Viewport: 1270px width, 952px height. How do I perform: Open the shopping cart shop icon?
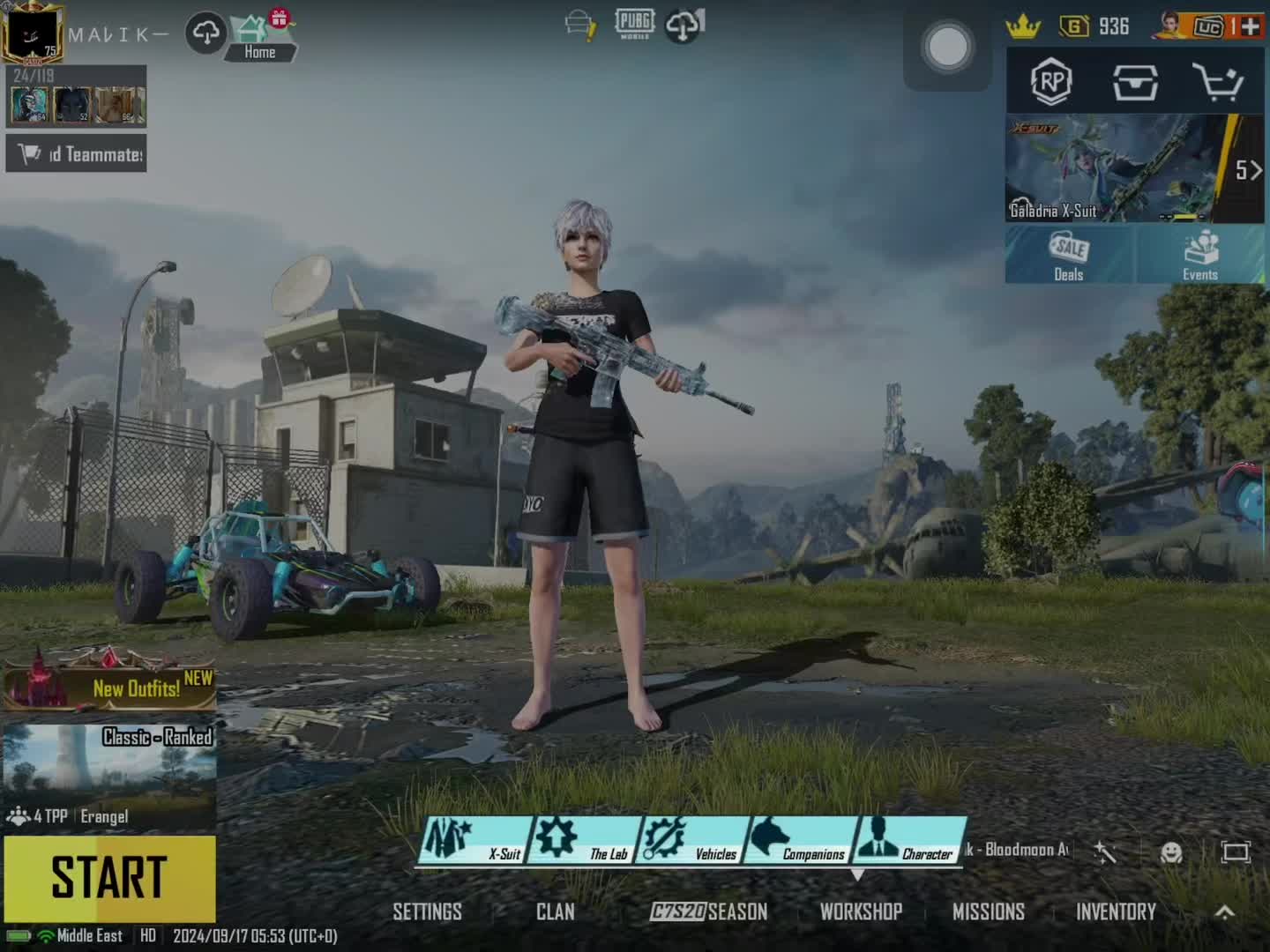1218,83
